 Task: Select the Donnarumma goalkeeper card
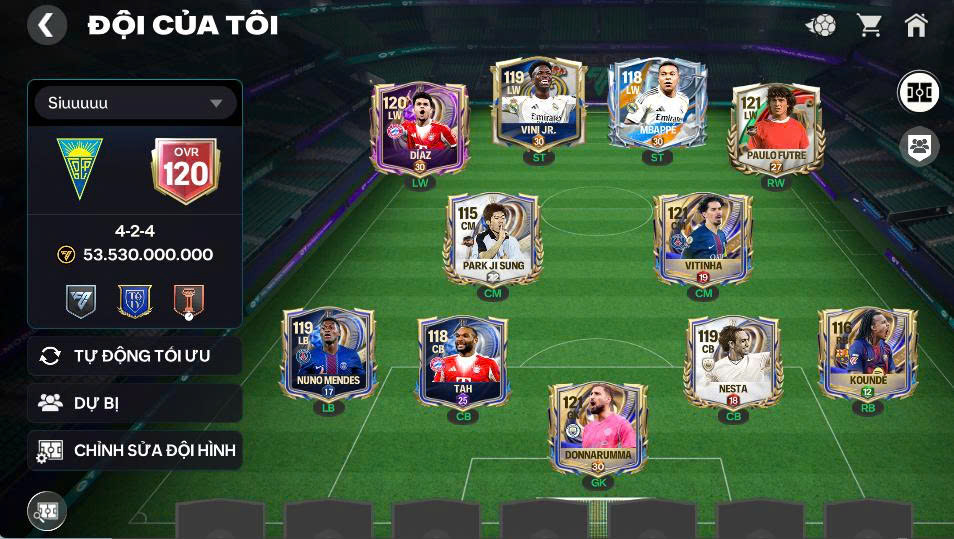pos(598,428)
